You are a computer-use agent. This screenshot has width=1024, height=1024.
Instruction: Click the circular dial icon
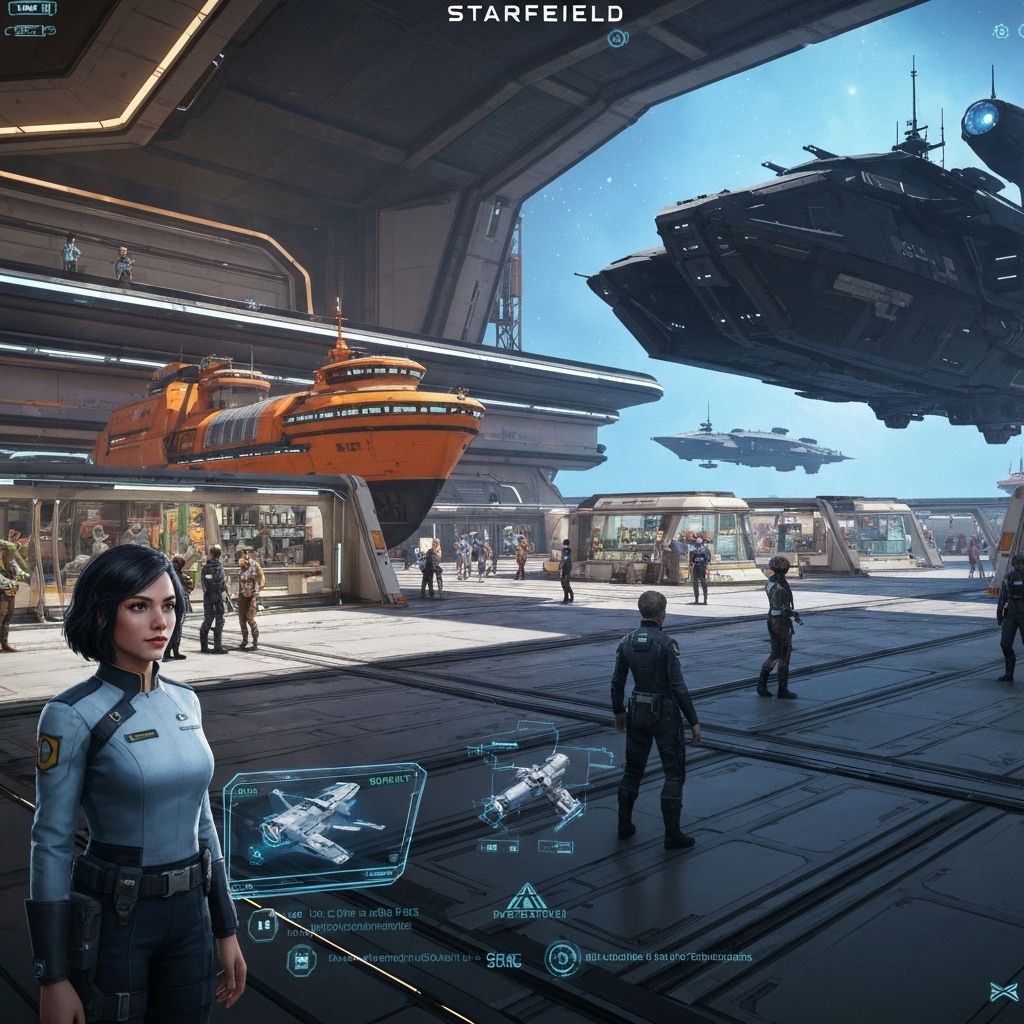pyautogui.click(x=562, y=958)
